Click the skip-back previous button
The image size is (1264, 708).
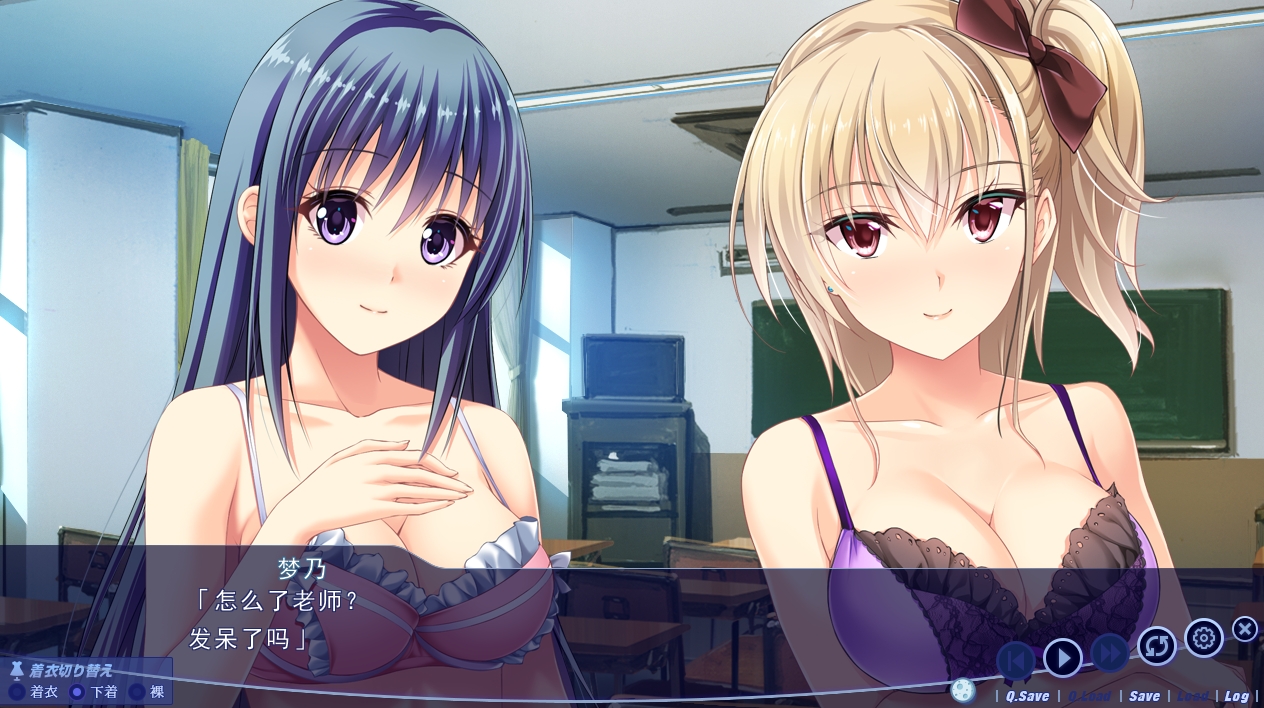pos(1016,660)
